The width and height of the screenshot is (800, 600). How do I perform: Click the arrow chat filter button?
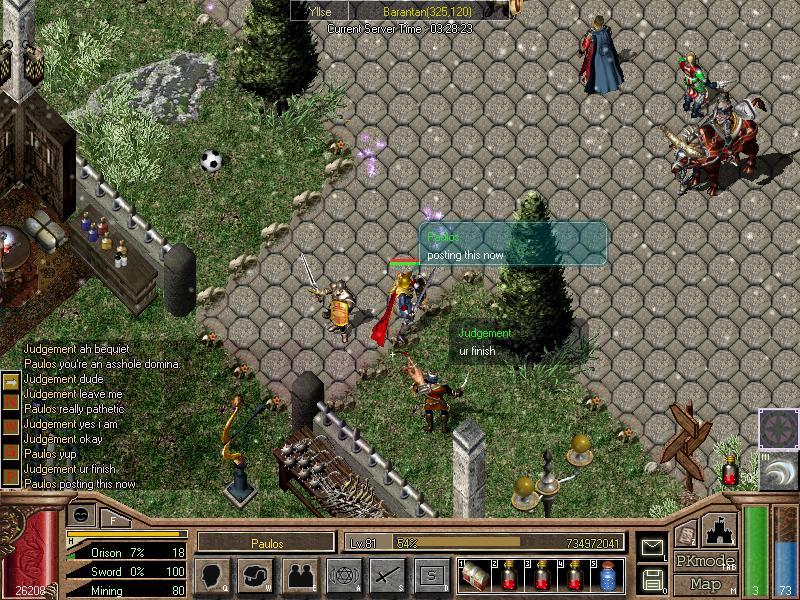coord(10,381)
